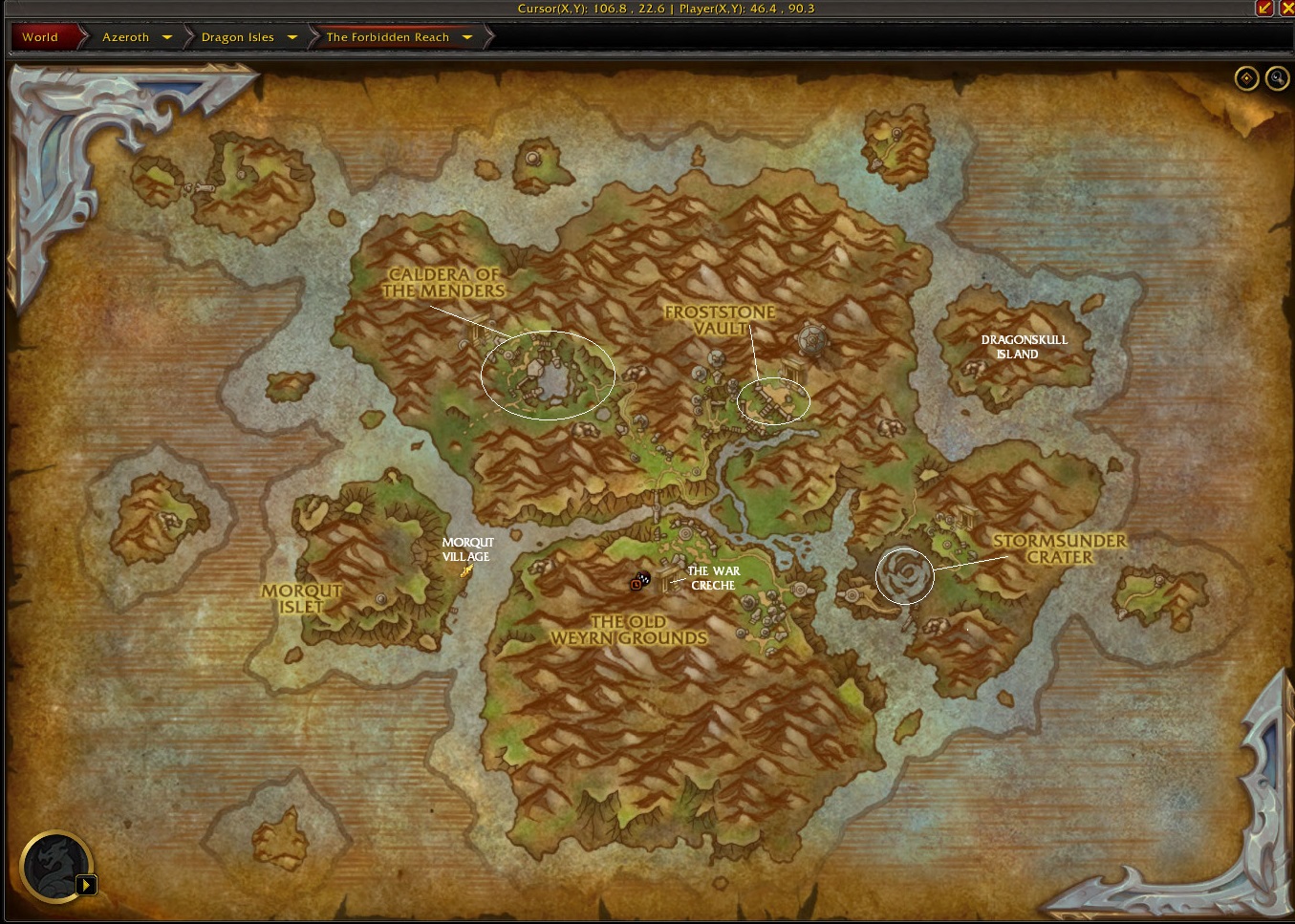
Task: Minimize the world map with arrow button
Action: pos(1264,8)
